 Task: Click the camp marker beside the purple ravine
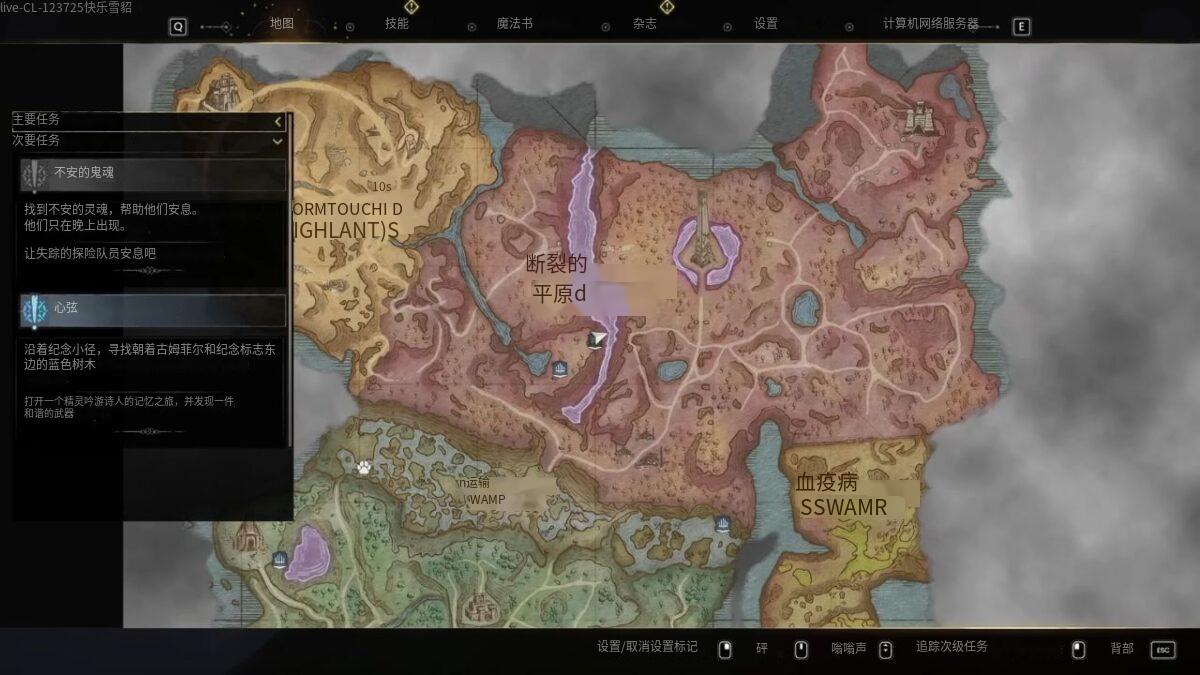coord(560,369)
